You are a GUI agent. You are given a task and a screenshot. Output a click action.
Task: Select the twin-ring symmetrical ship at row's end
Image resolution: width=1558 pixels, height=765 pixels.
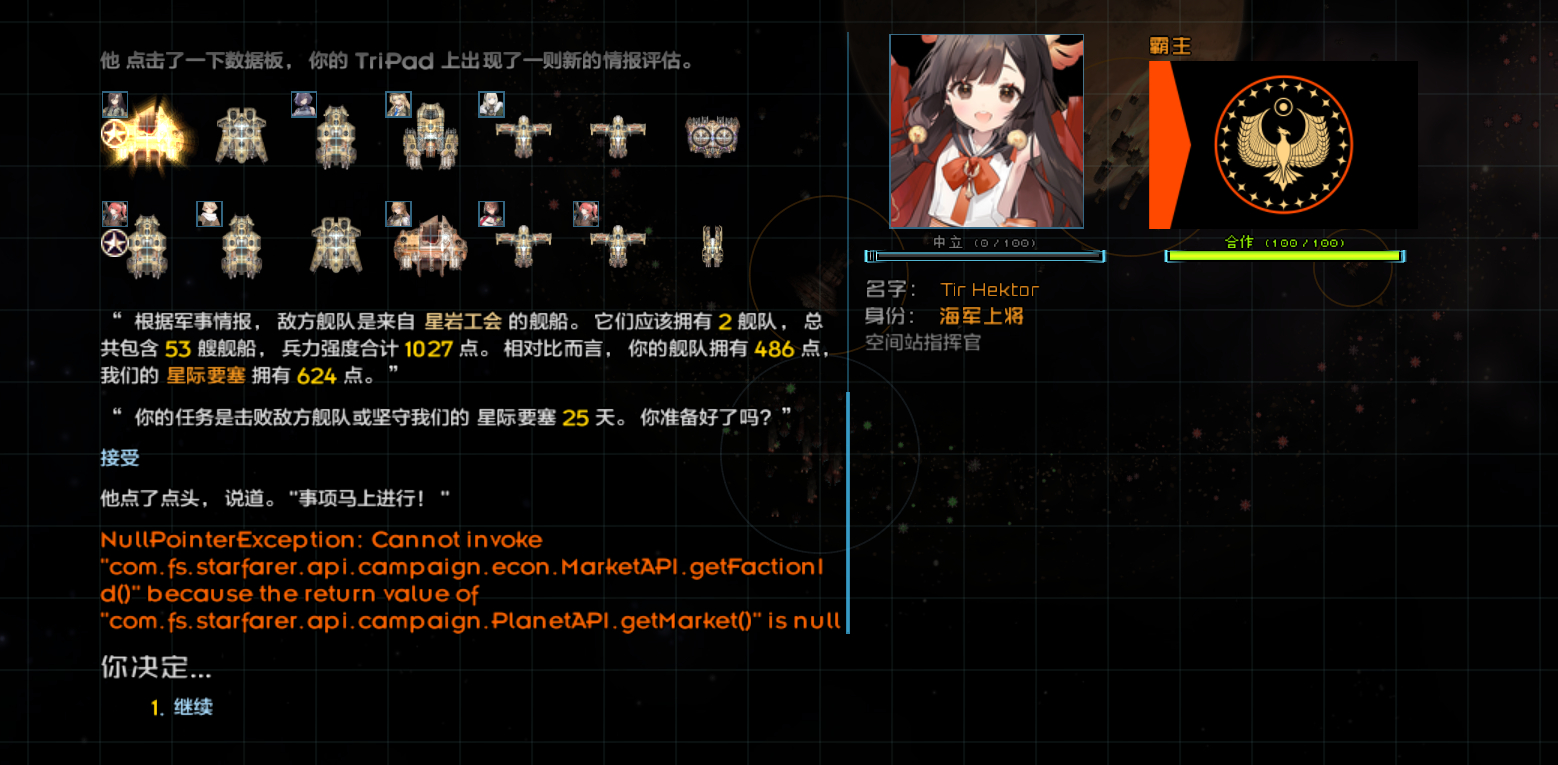710,135
